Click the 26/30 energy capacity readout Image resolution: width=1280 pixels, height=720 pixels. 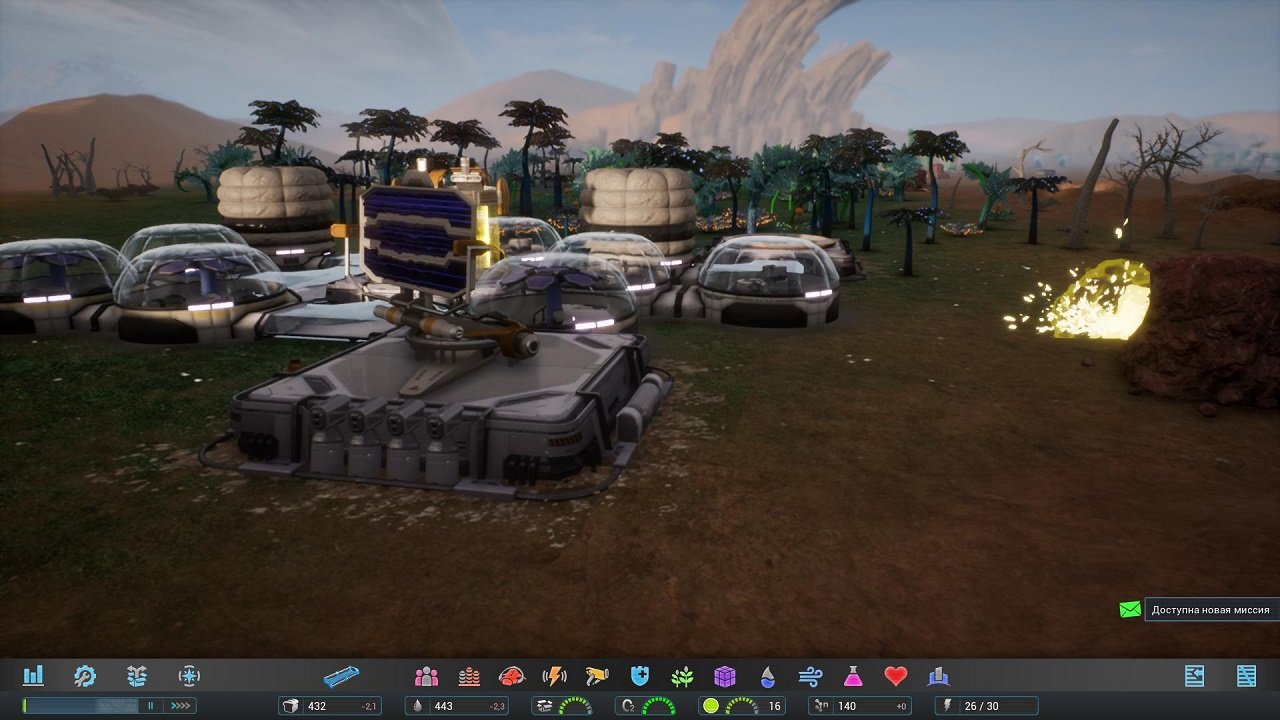tap(986, 704)
